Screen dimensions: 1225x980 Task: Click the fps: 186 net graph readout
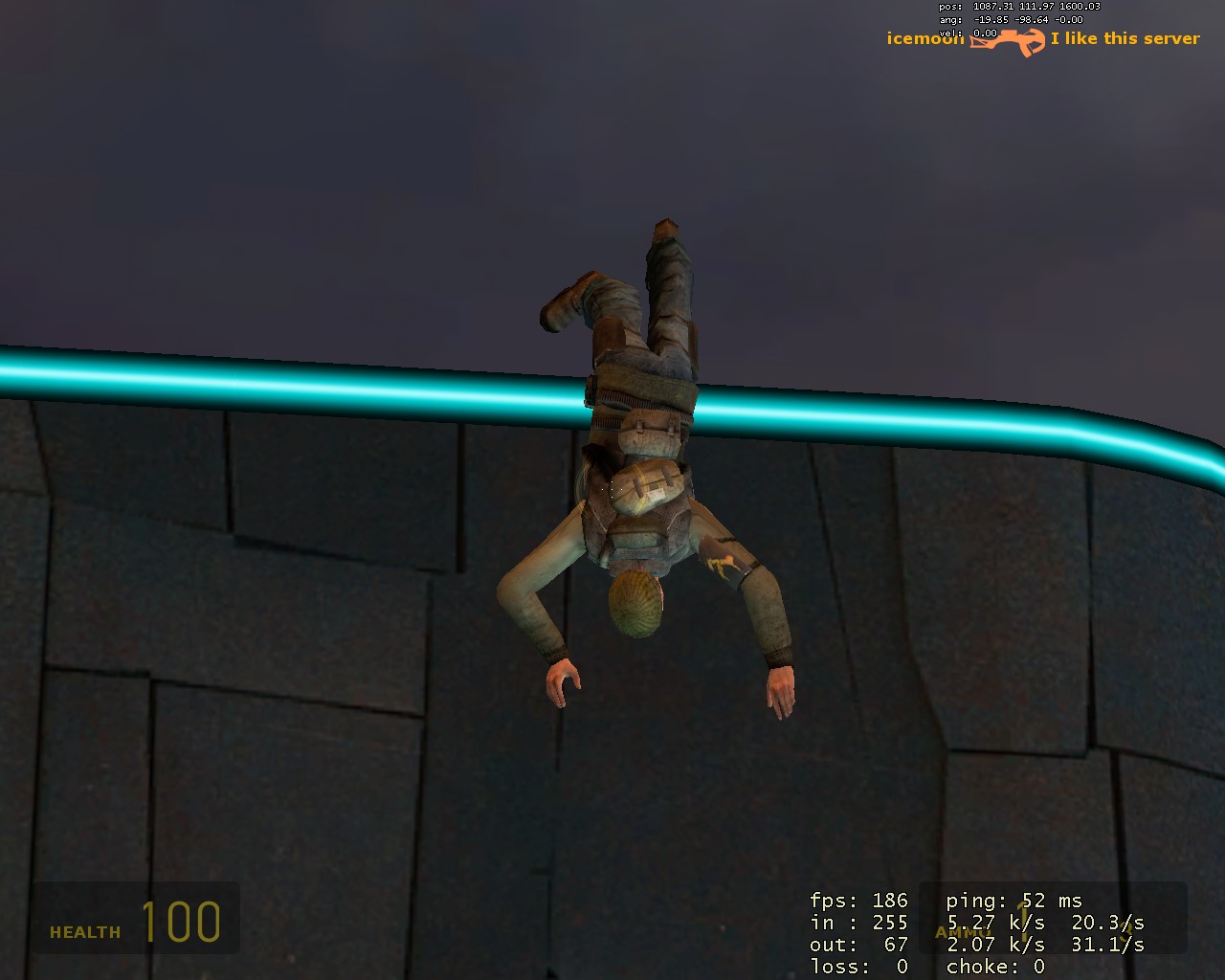click(857, 901)
